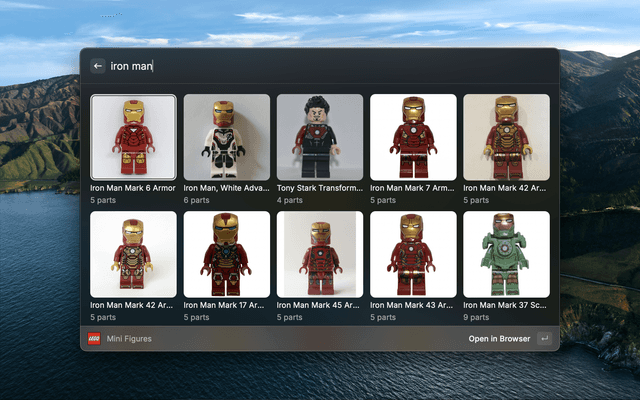Choose the white-armored Iron Man minifigure
Viewport: 640px width, 400px height.
(x=226, y=137)
